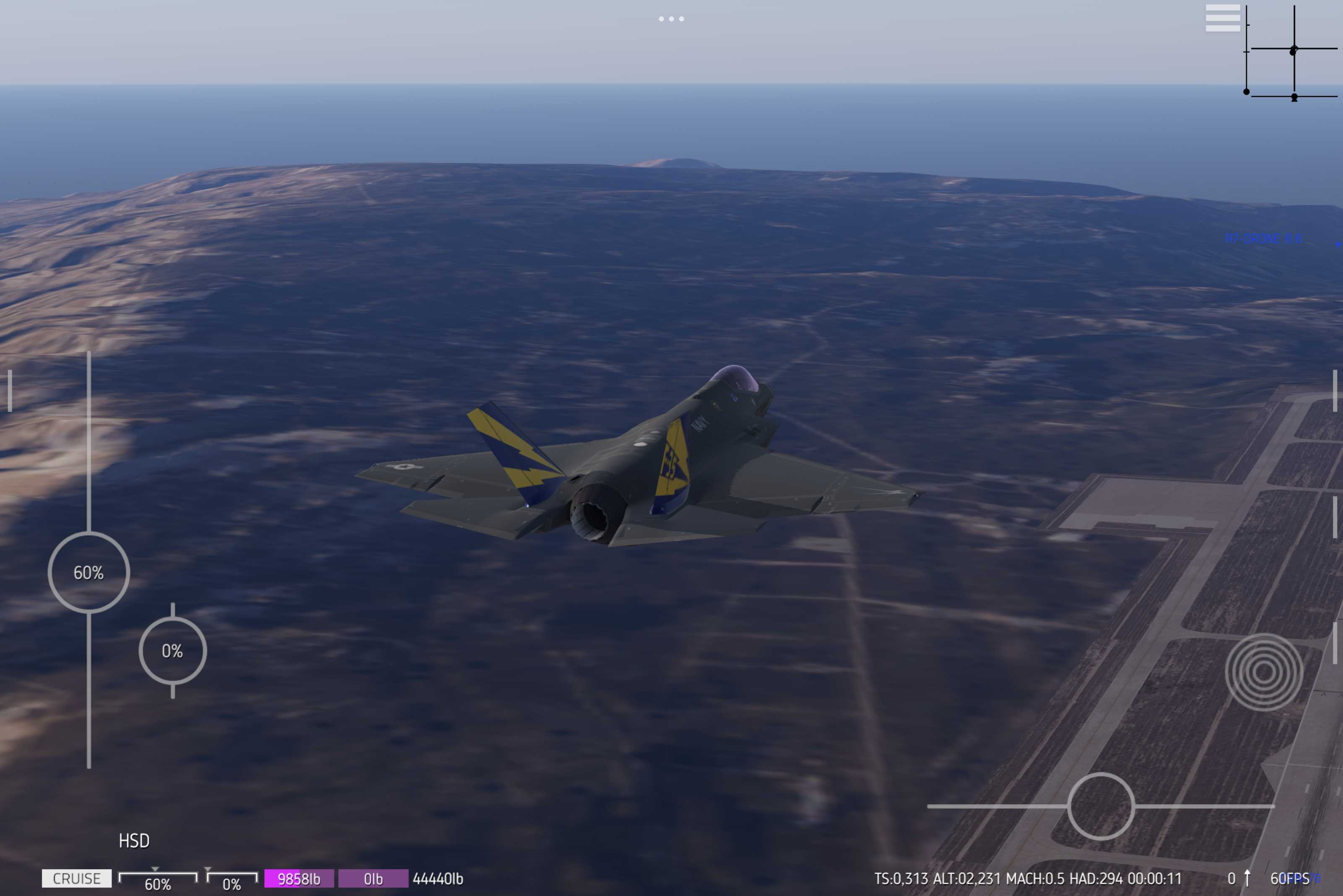1343x896 pixels.
Task: Click the horizontal rudder slider knob
Action: point(1100,806)
